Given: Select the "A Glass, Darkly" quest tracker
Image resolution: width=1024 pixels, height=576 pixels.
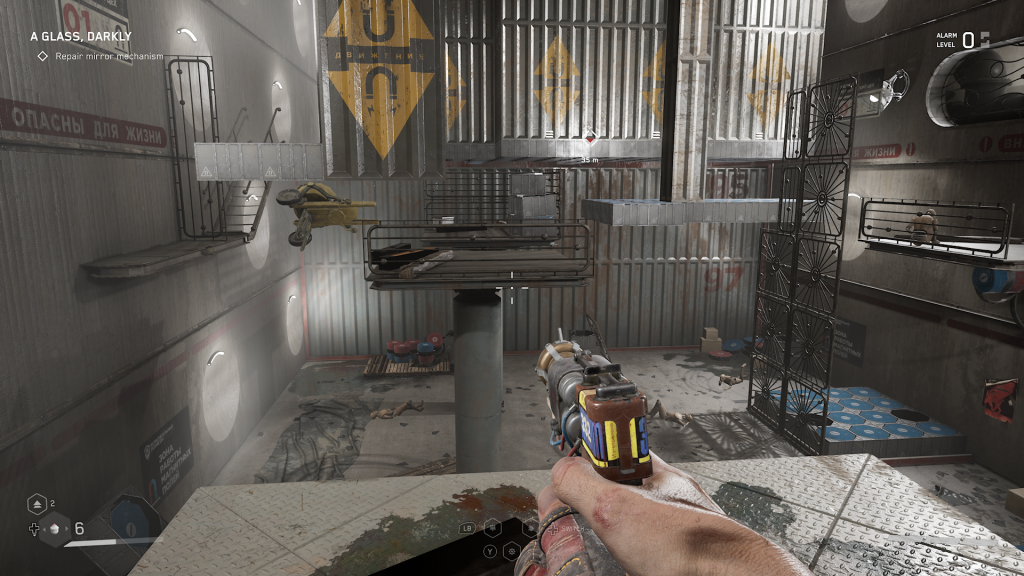Looking at the screenshot, I should pos(80,36).
